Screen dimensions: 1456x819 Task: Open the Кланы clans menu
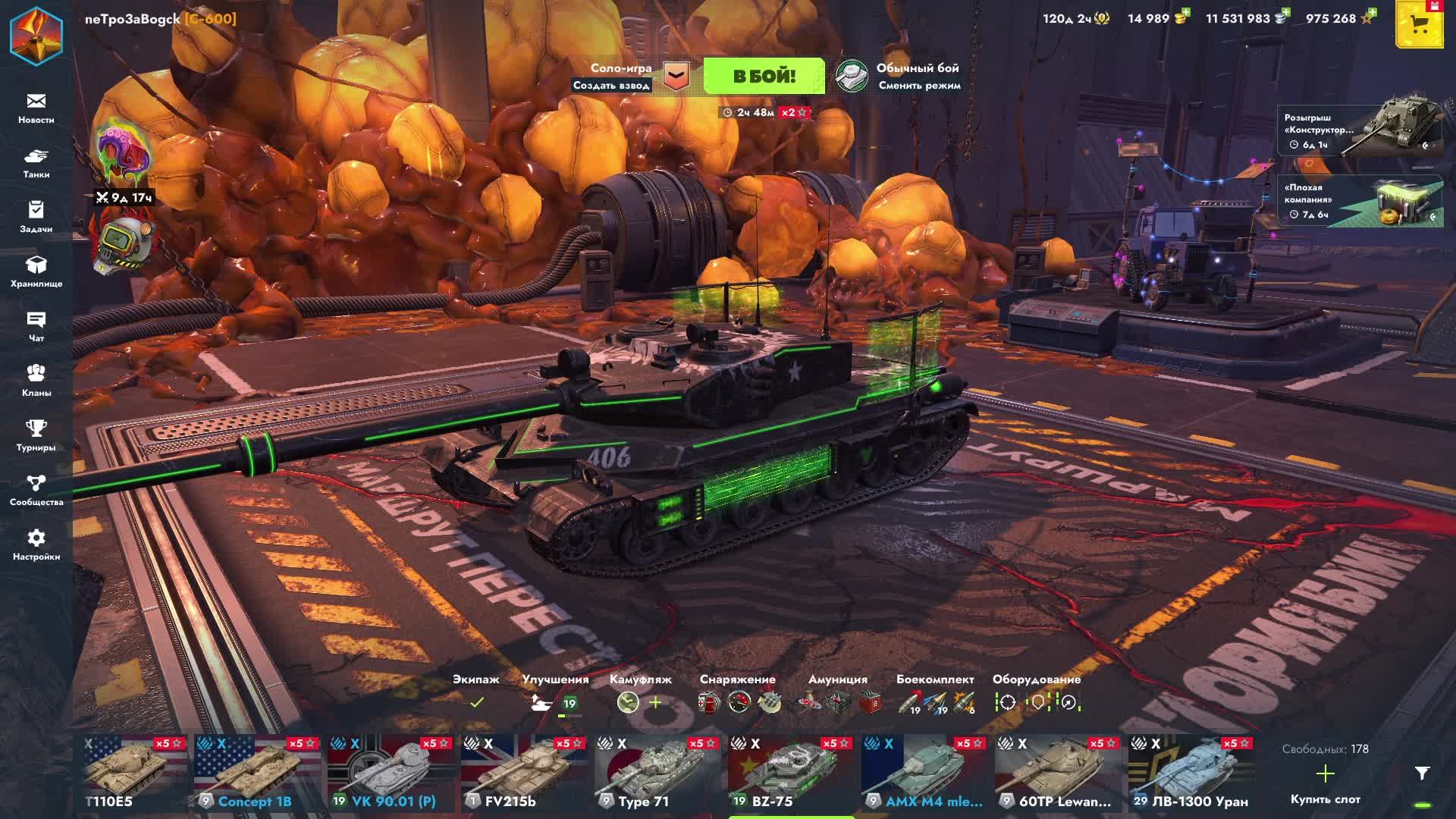36,381
